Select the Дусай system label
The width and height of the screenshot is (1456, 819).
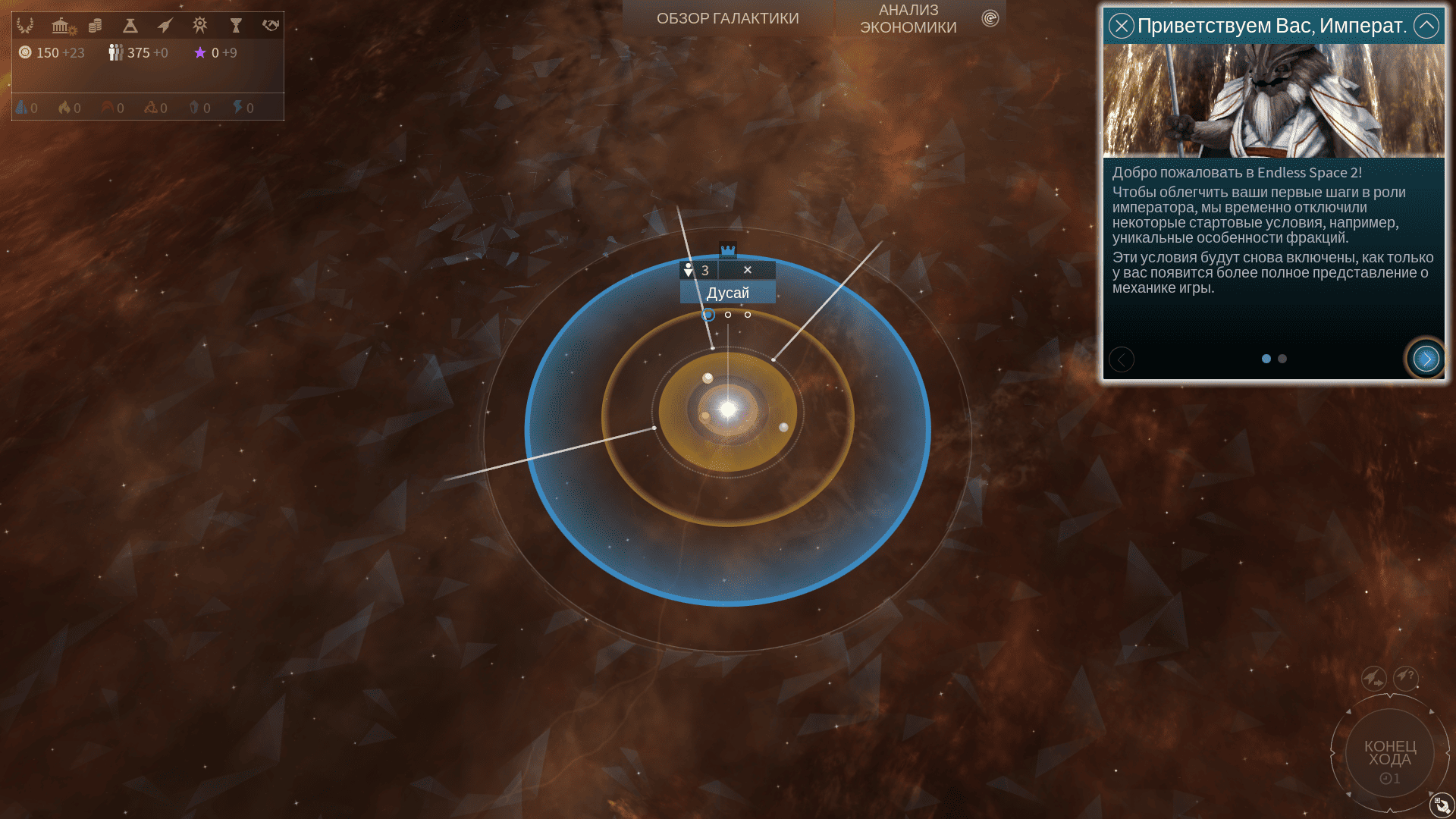coord(727,293)
